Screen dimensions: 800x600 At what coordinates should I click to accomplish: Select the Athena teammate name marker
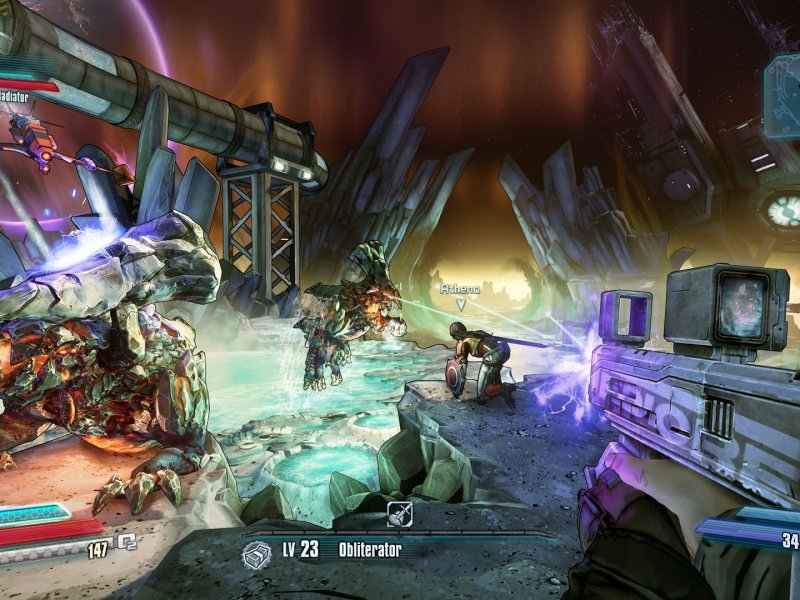coord(460,289)
